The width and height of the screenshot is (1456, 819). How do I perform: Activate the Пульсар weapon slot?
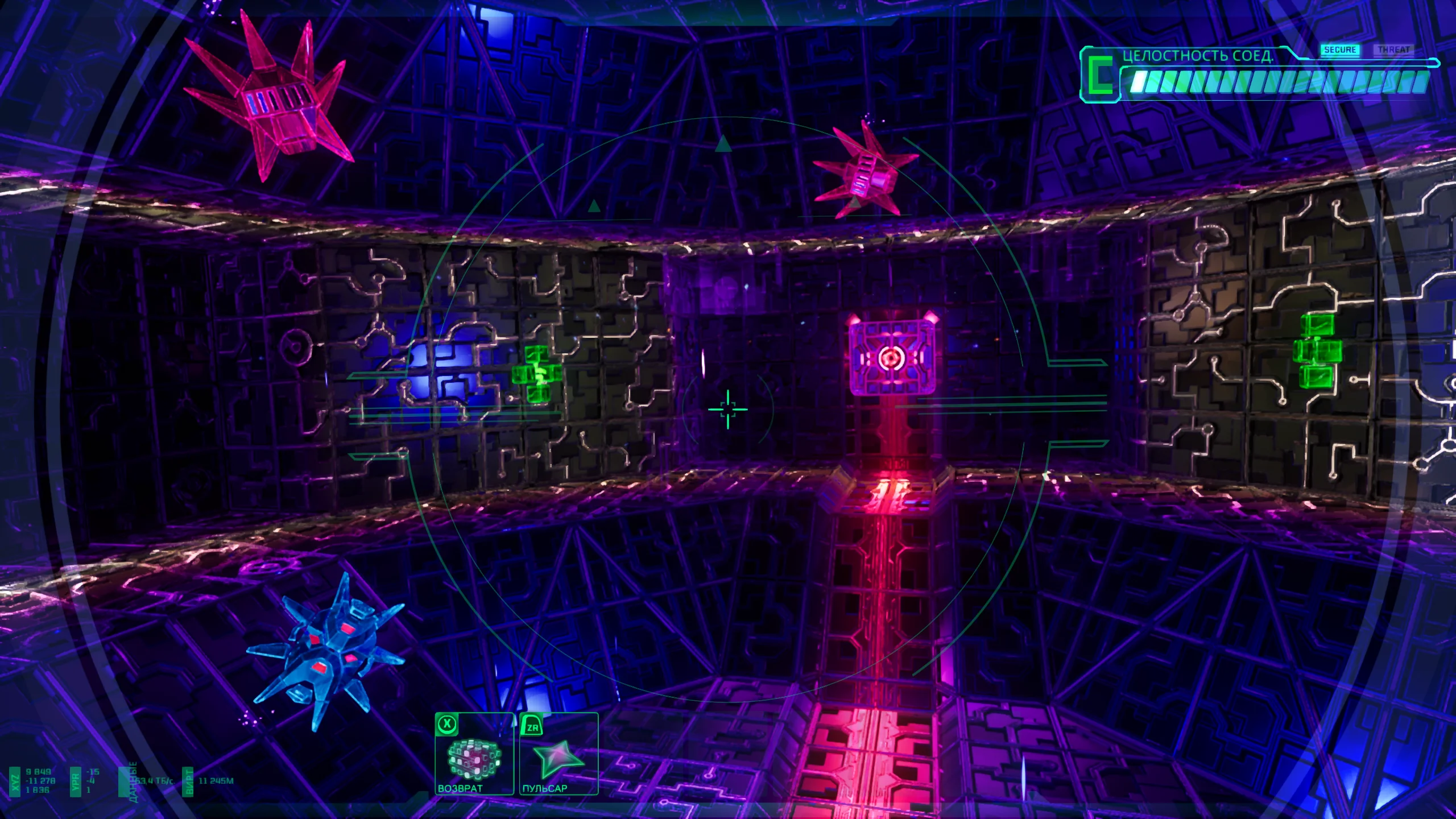click(x=559, y=754)
